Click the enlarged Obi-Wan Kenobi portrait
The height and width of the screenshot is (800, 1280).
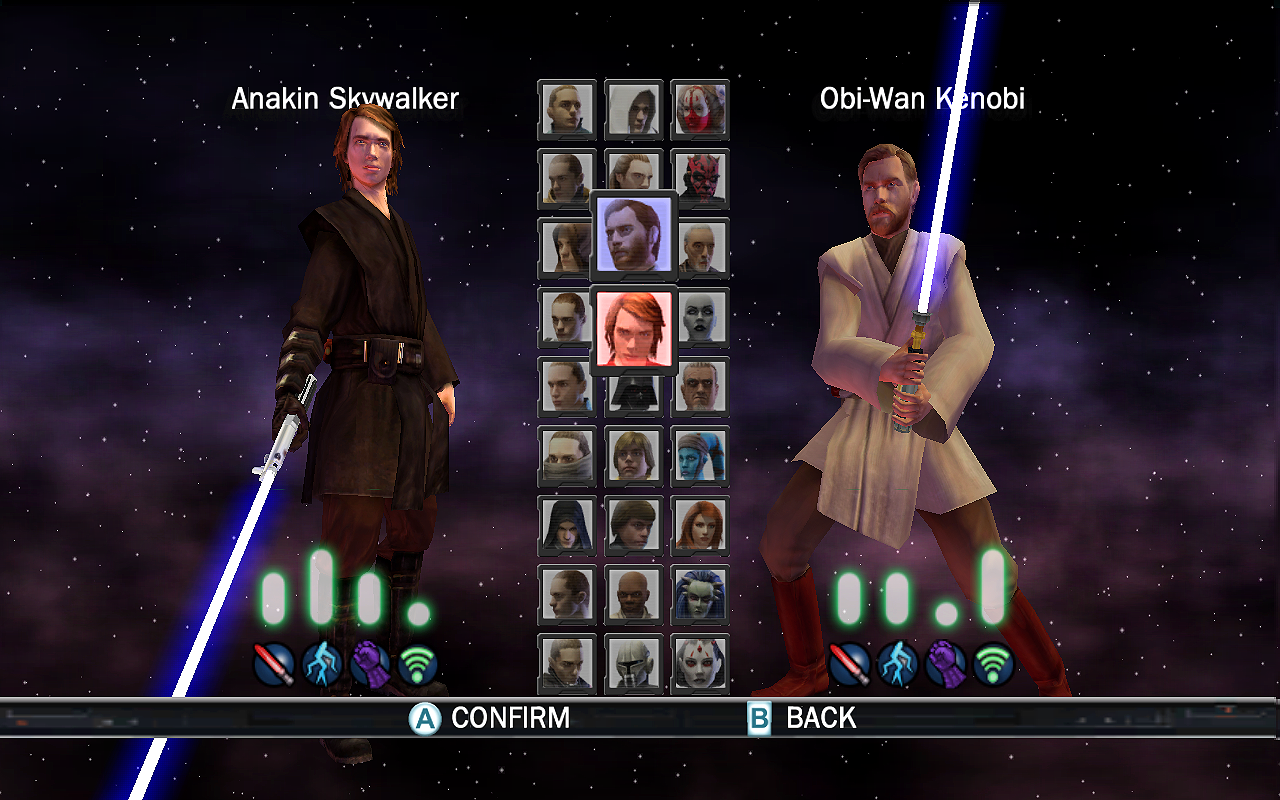click(x=634, y=235)
